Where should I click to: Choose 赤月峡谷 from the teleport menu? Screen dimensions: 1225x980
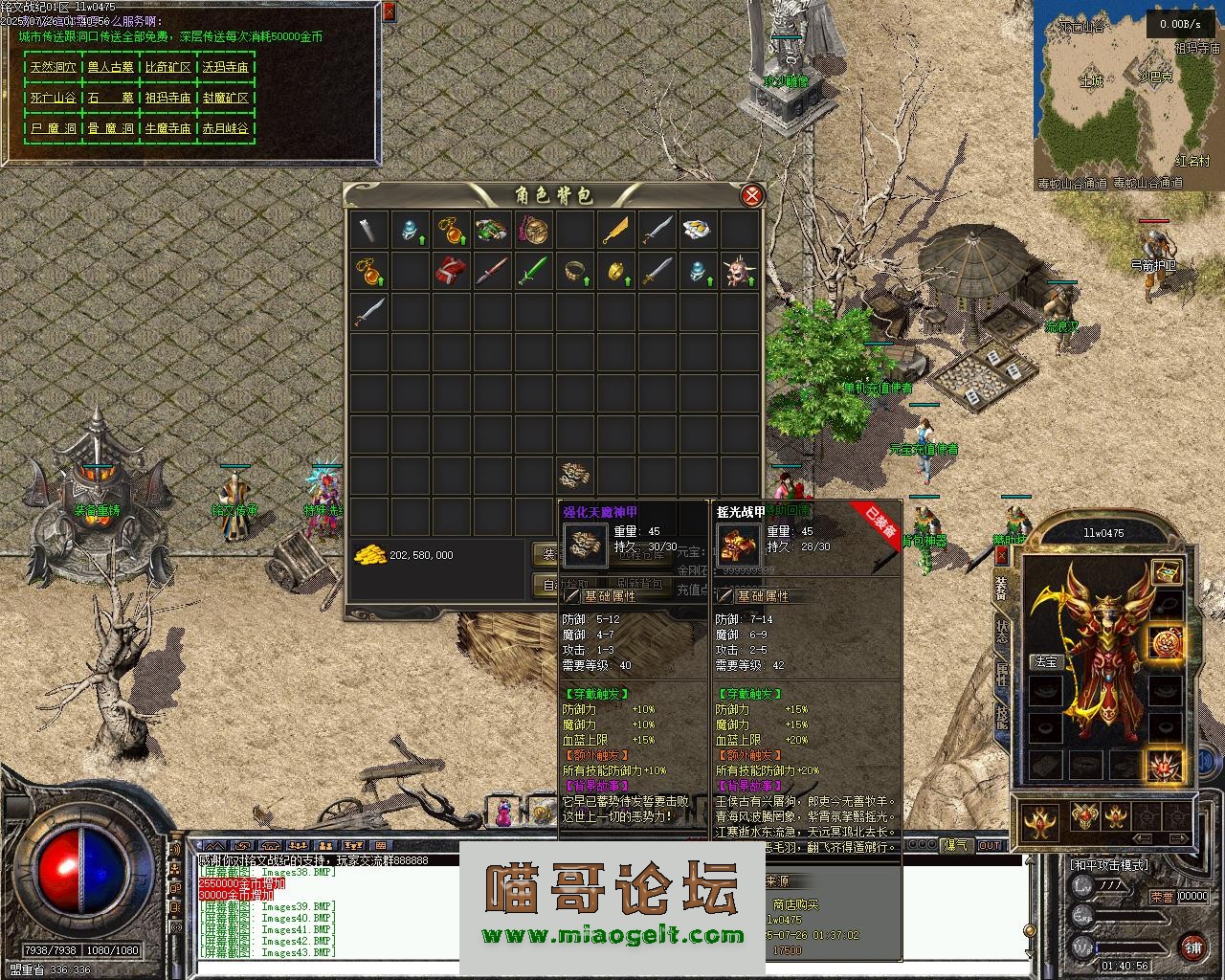pos(226,128)
